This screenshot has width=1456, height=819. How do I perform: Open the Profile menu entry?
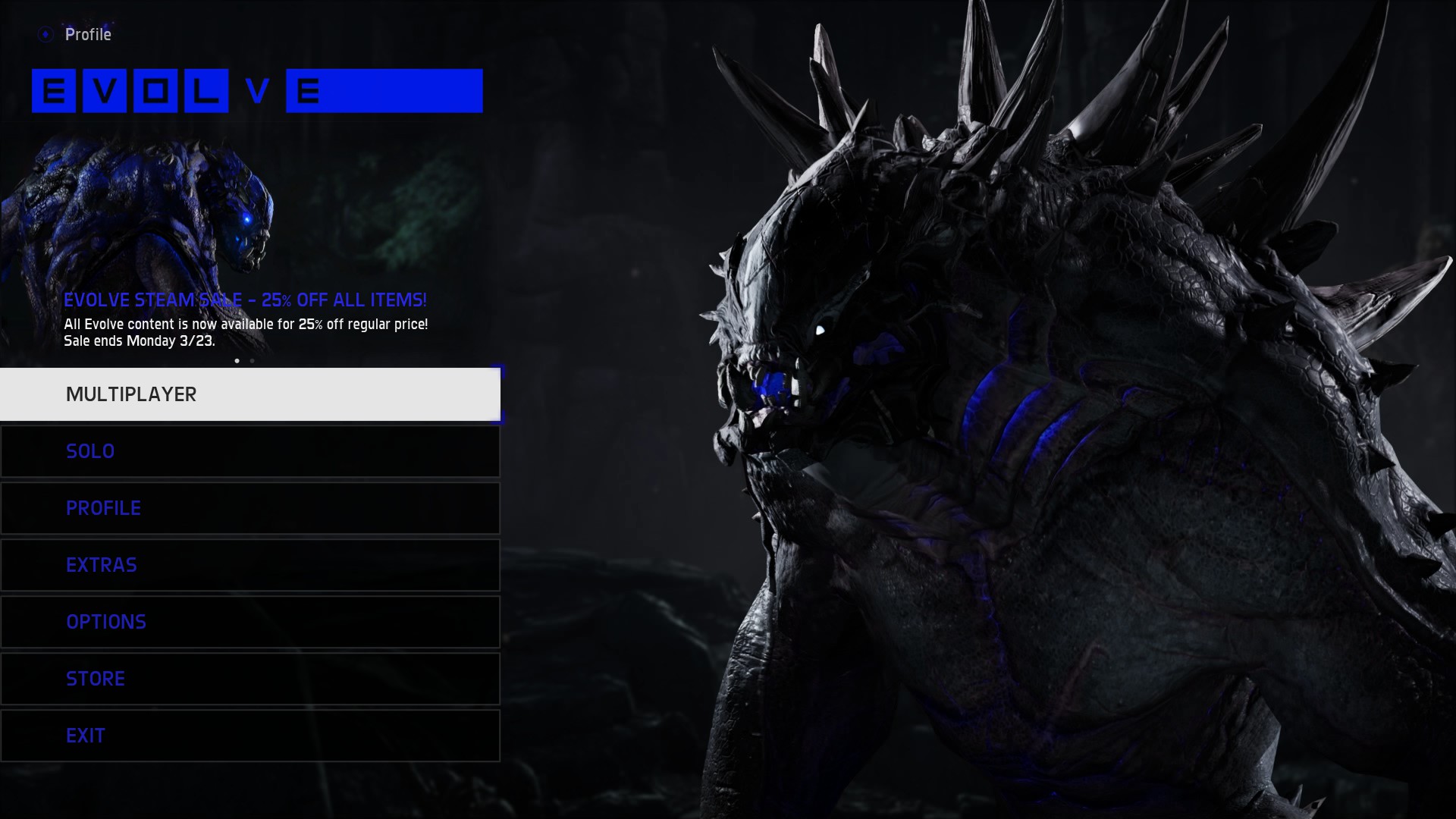tap(249, 508)
